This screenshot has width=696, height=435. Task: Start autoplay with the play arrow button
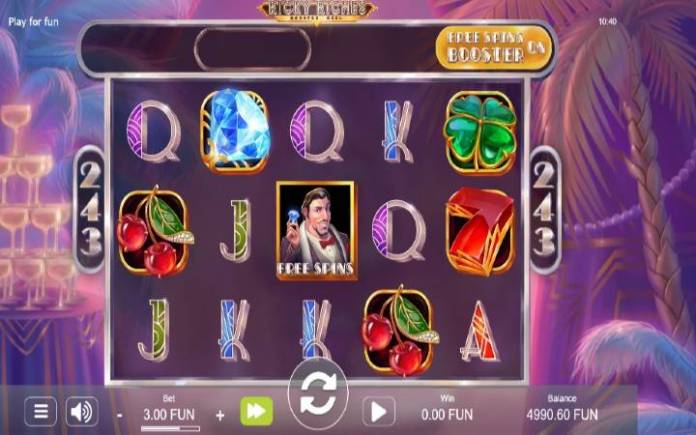click(x=377, y=411)
